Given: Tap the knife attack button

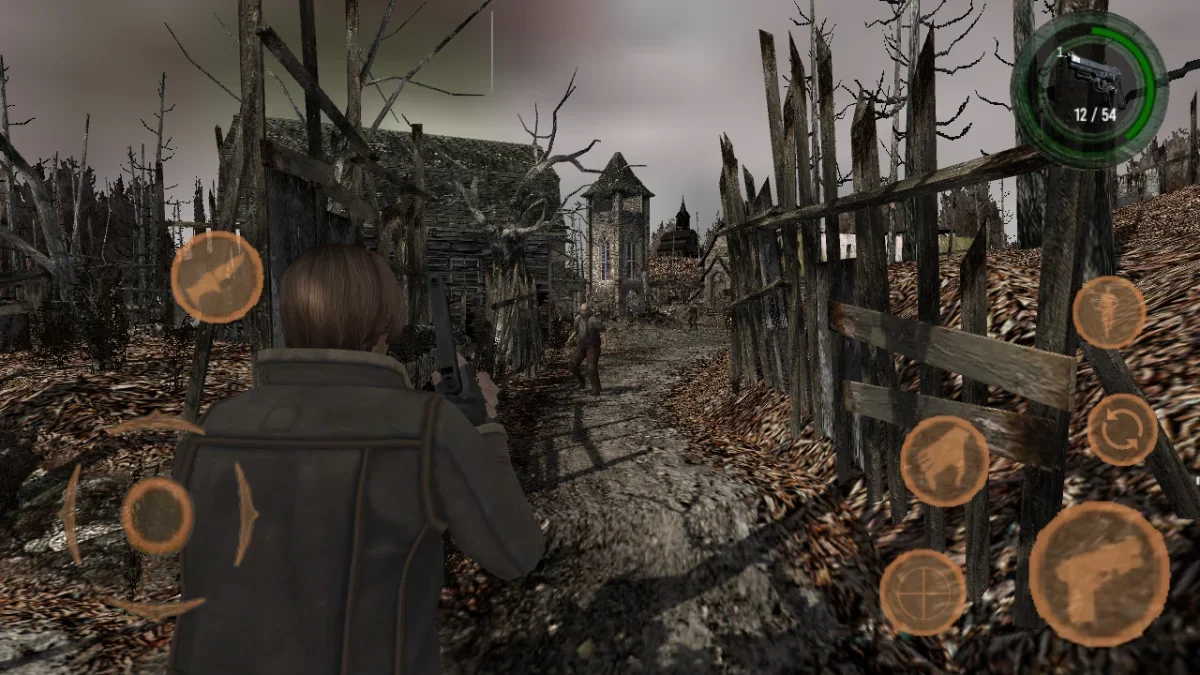Looking at the screenshot, I should pos(217,277).
